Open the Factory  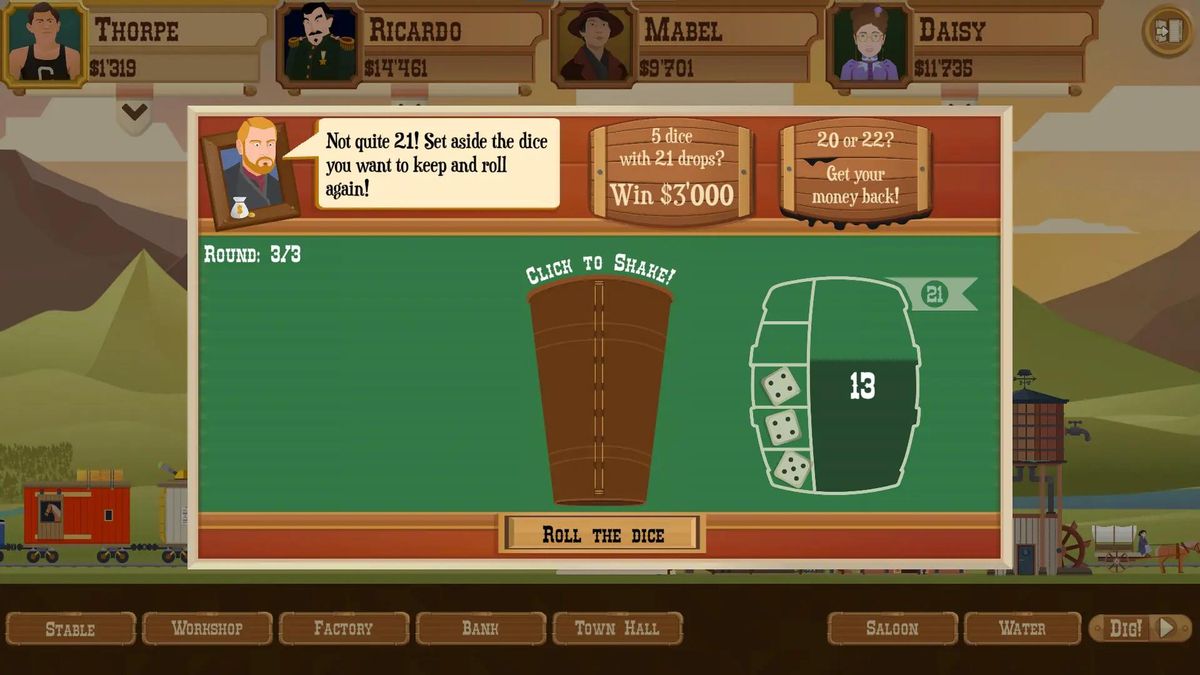click(x=343, y=628)
